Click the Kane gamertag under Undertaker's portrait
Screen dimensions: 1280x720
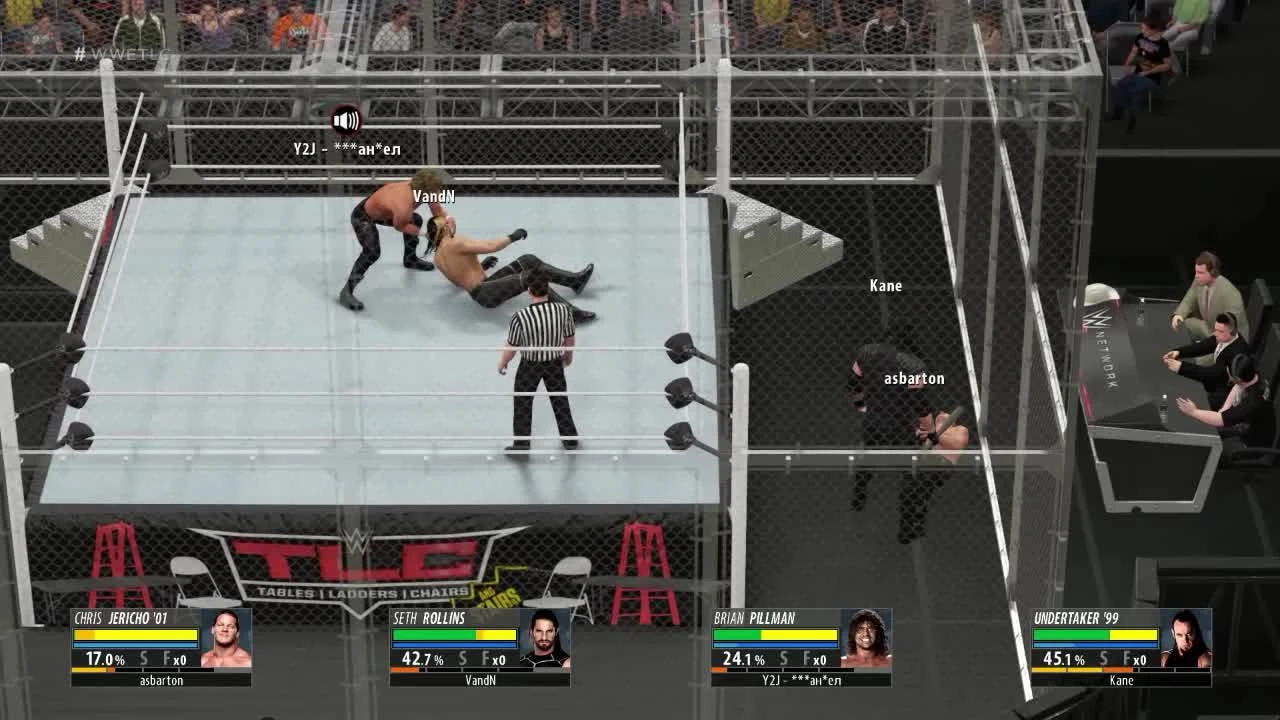[x=1122, y=680]
